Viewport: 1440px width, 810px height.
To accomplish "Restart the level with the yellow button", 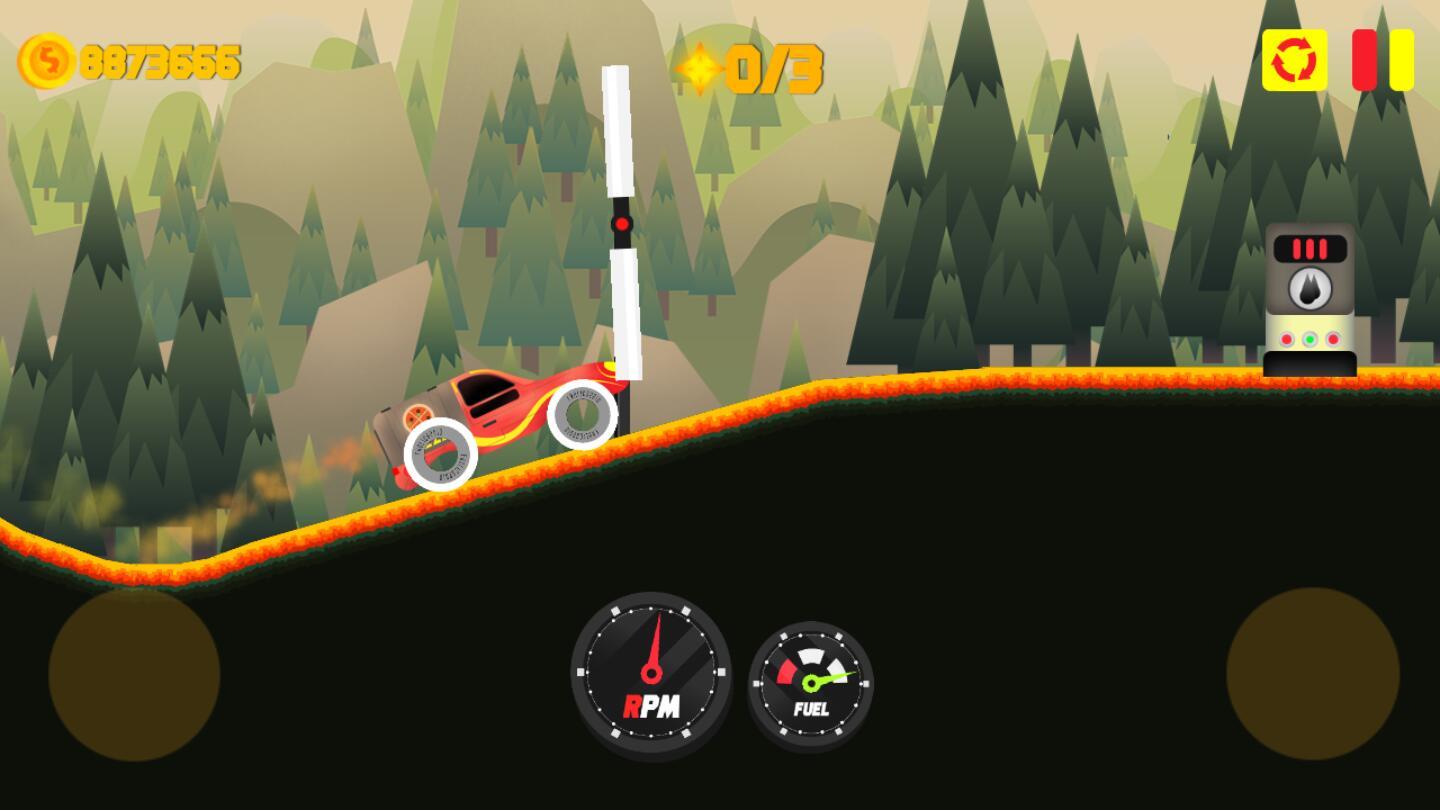I will 1294,60.
